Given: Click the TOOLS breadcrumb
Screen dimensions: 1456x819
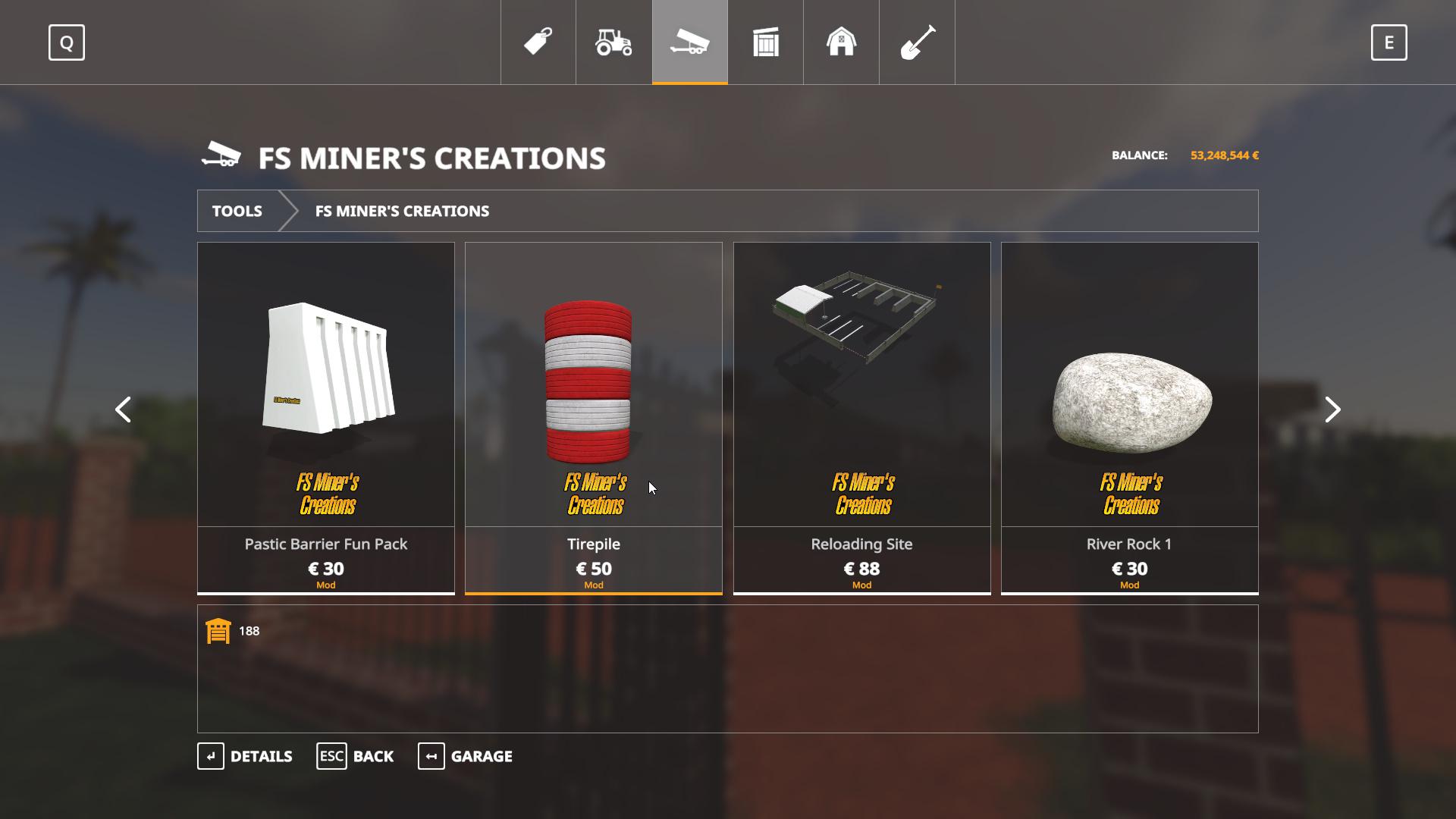Looking at the screenshot, I should (x=237, y=211).
